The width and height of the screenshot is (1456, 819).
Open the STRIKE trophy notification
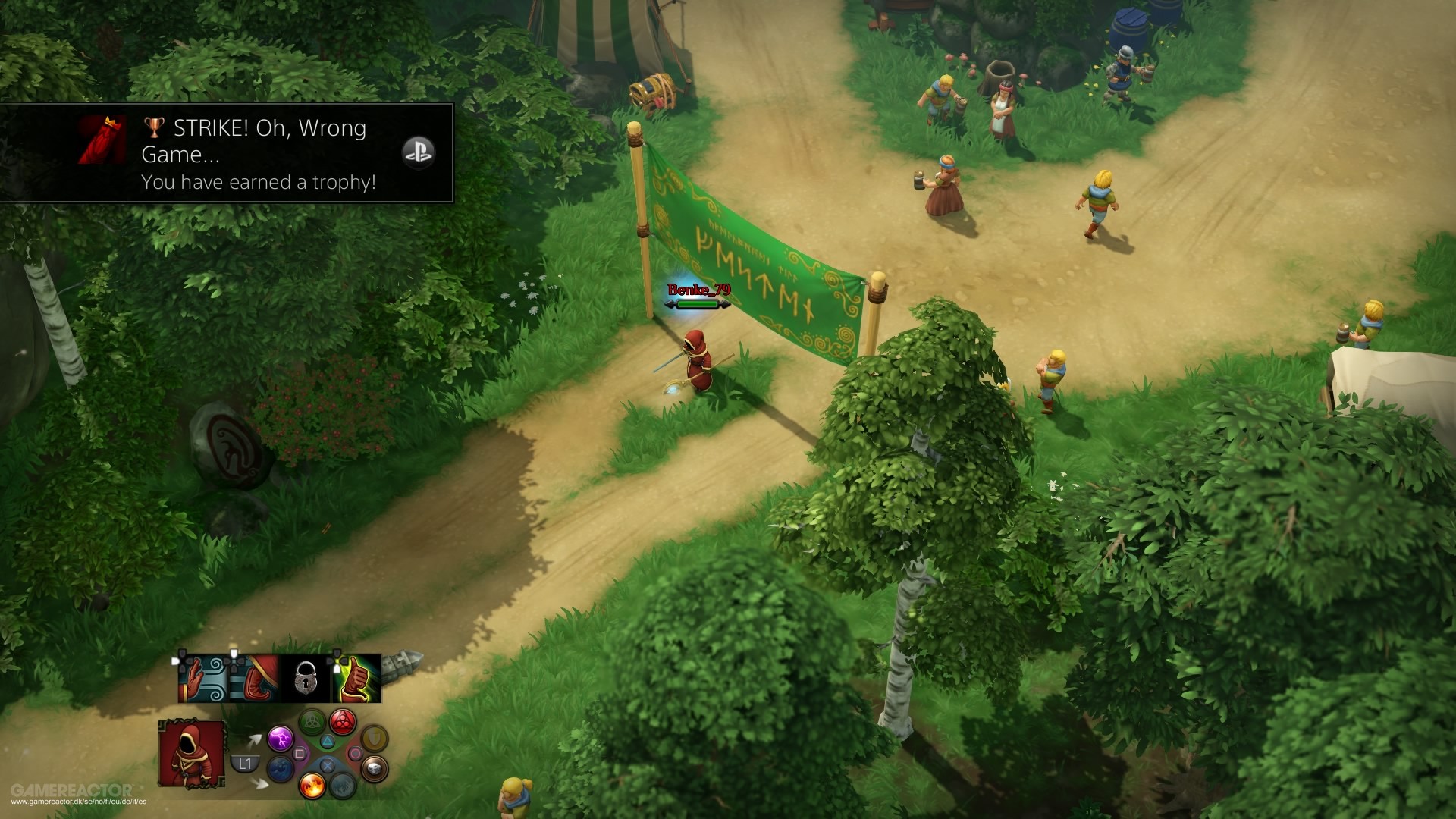[x=226, y=153]
